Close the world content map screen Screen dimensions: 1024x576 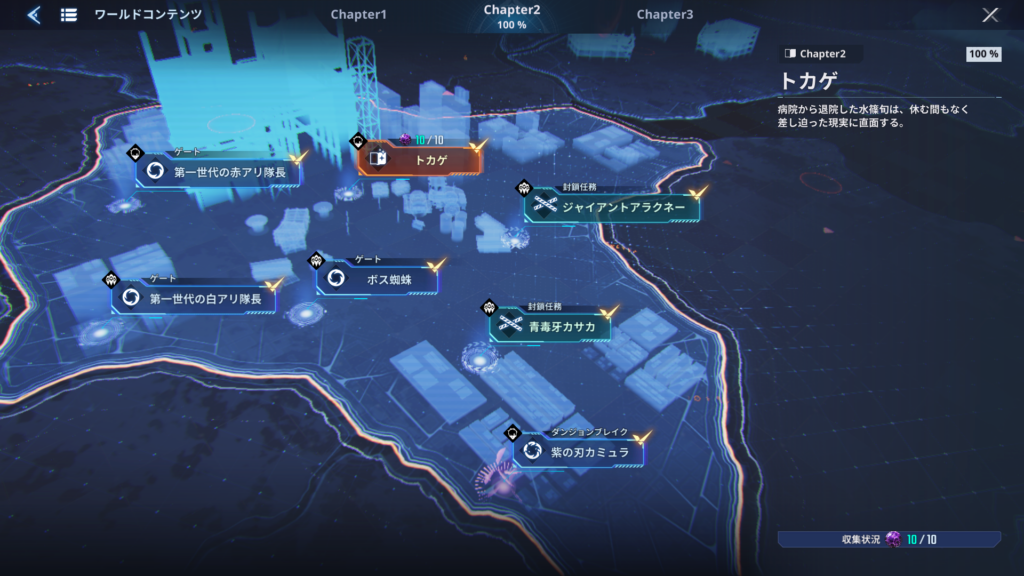tap(990, 15)
